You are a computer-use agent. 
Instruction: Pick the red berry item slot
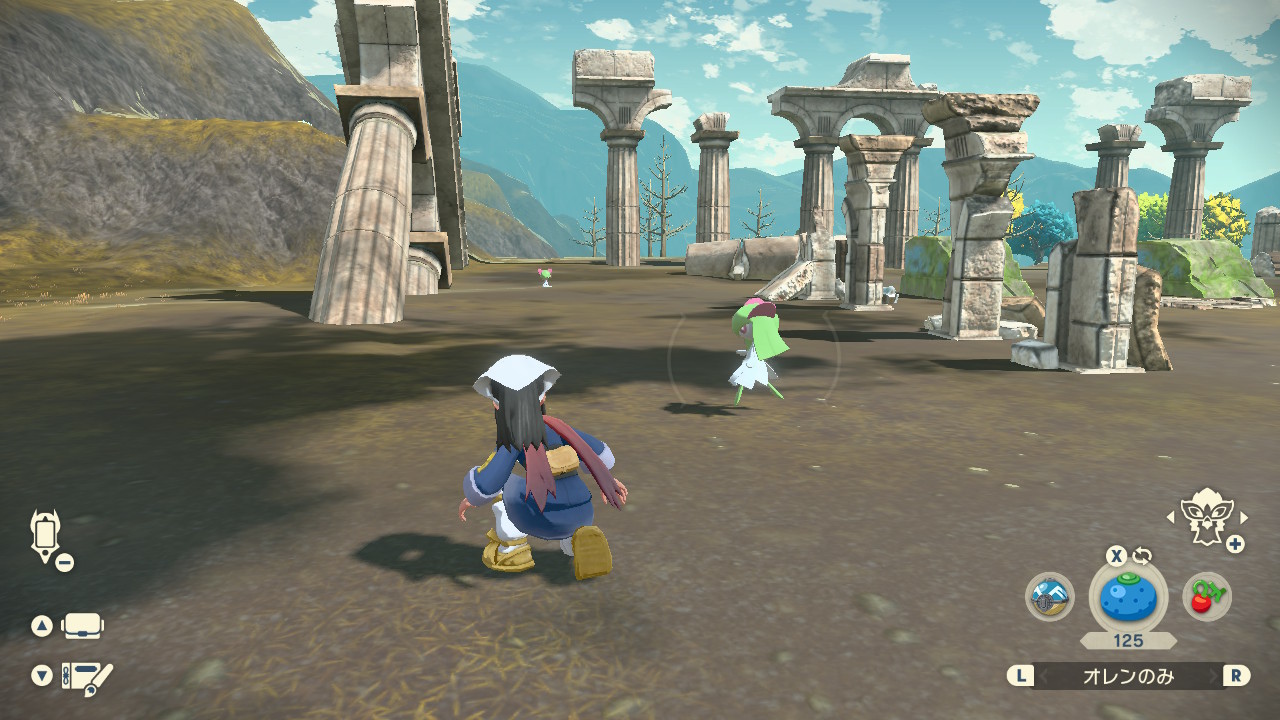coord(1206,597)
